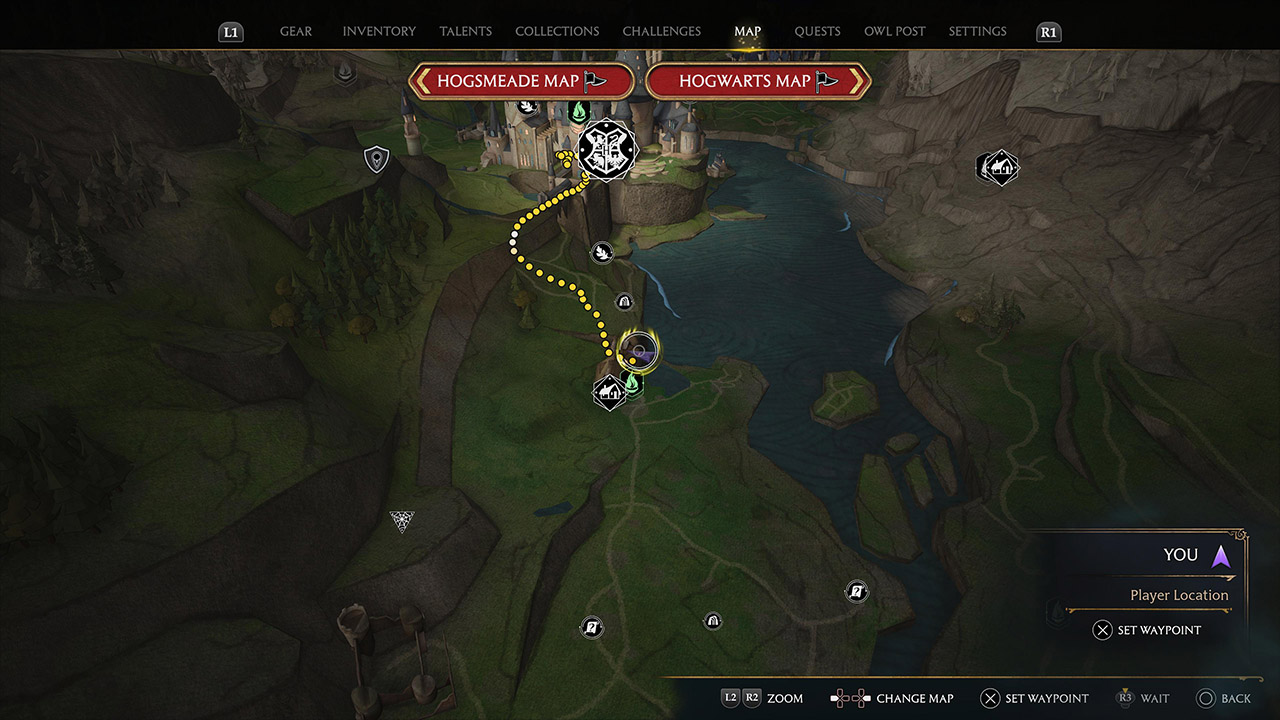Switch to the Quests tab

817,31
